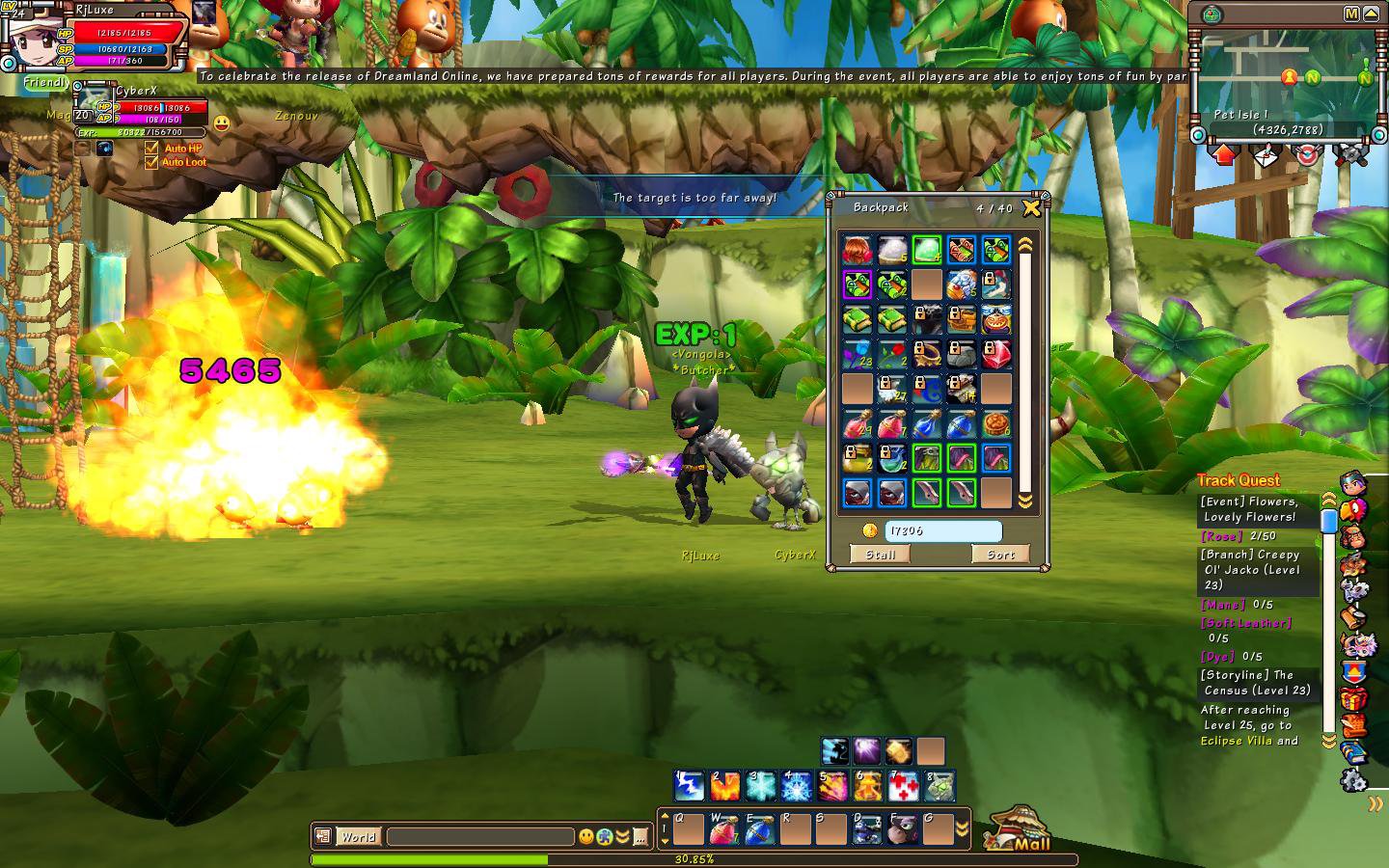Image resolution: width=1389 pixels, height=868 pixels.
Task: Open the world map with M button
Action: (x=1351, y=14)
